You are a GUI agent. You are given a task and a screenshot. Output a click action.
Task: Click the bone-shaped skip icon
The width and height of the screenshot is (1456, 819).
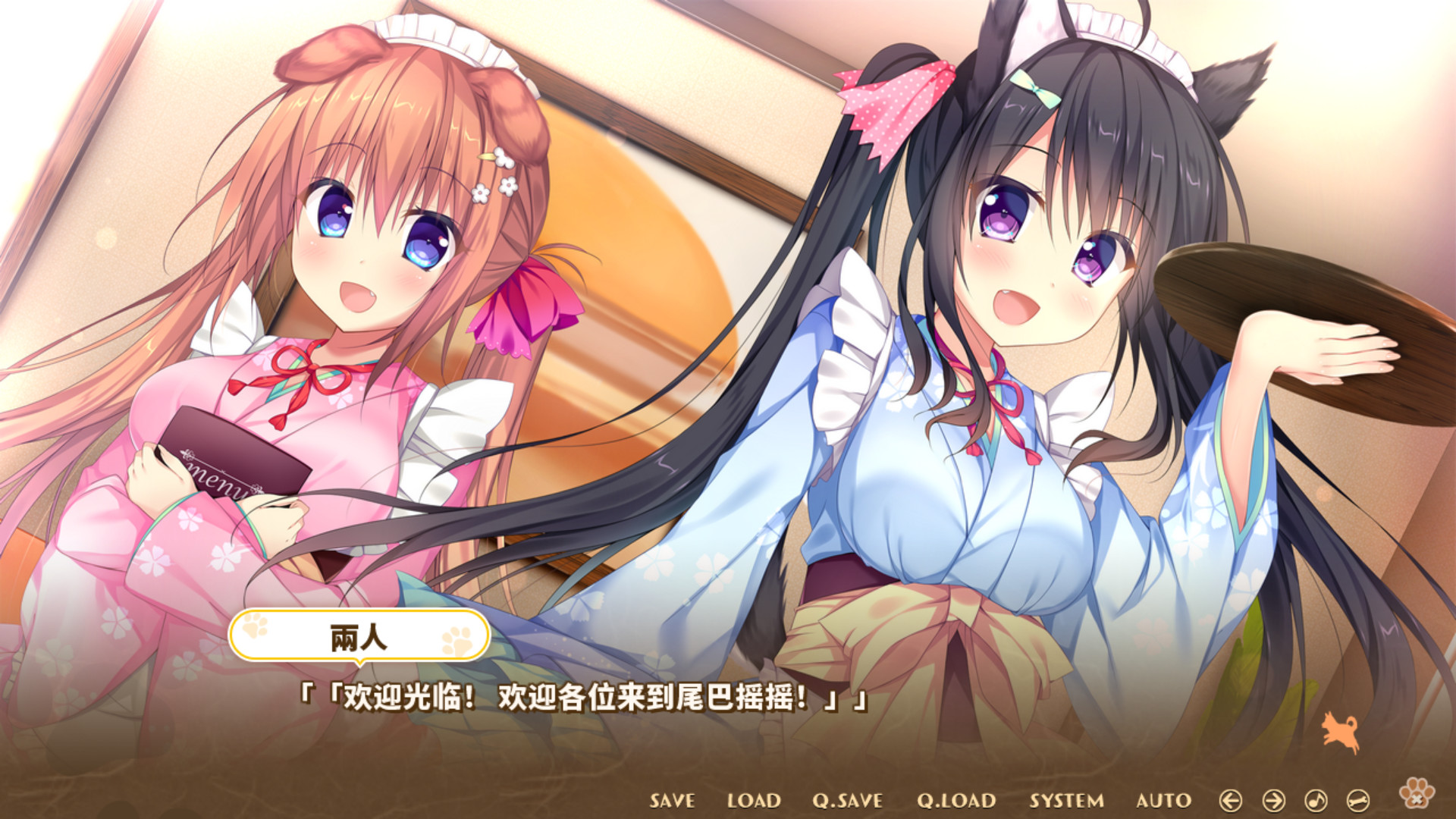coord(1357,801)
